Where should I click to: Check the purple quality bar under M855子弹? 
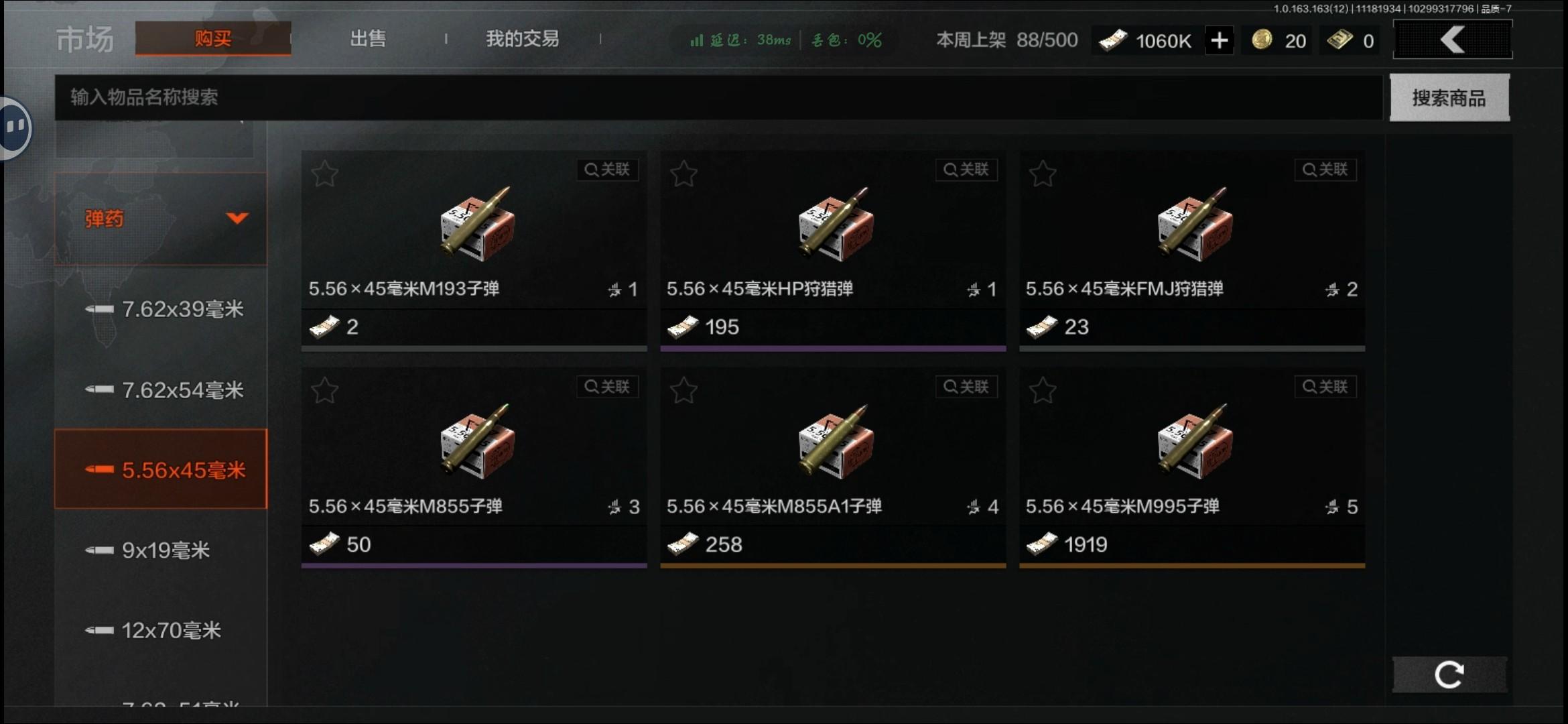click(x=474, y=566)
